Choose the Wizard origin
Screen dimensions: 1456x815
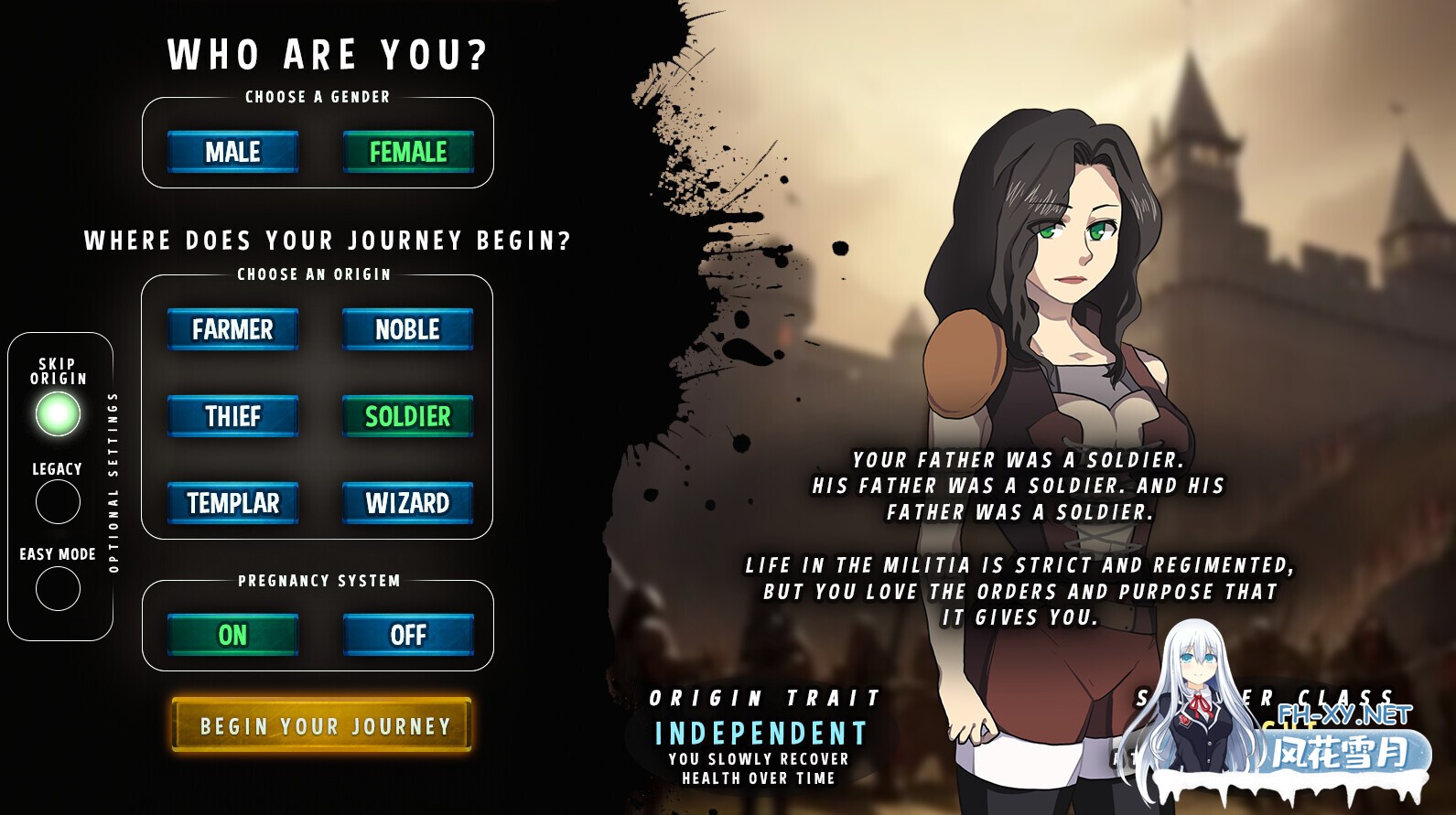click(406, 502)
